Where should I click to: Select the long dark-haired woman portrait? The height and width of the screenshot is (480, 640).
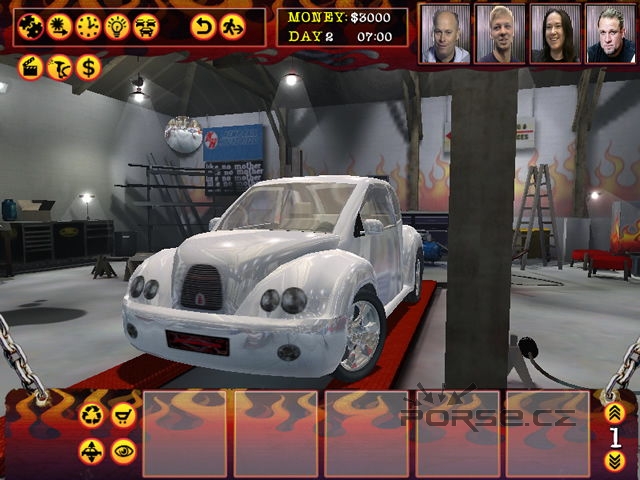555,34
